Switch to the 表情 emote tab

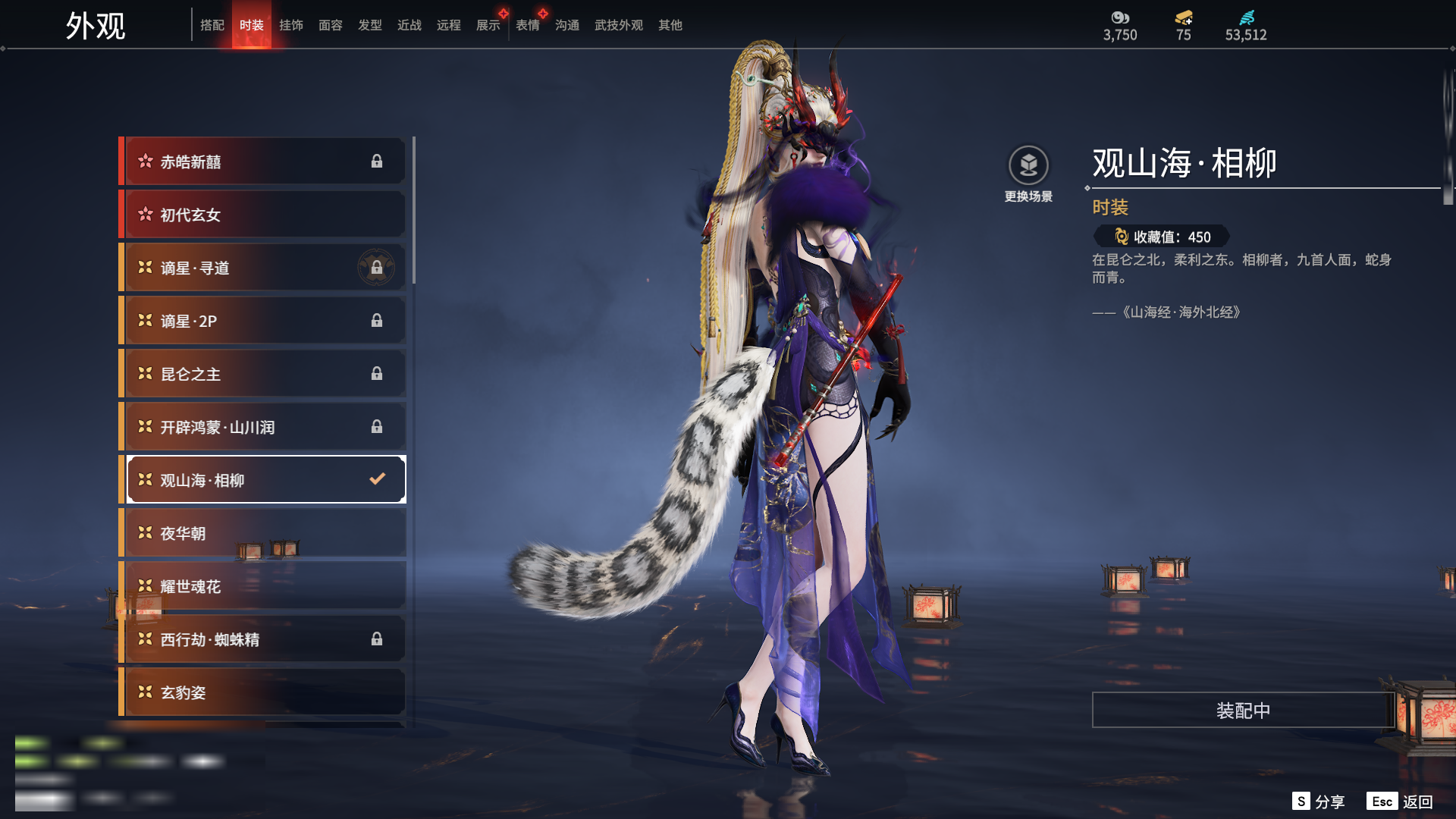click(x=528, y=25)
